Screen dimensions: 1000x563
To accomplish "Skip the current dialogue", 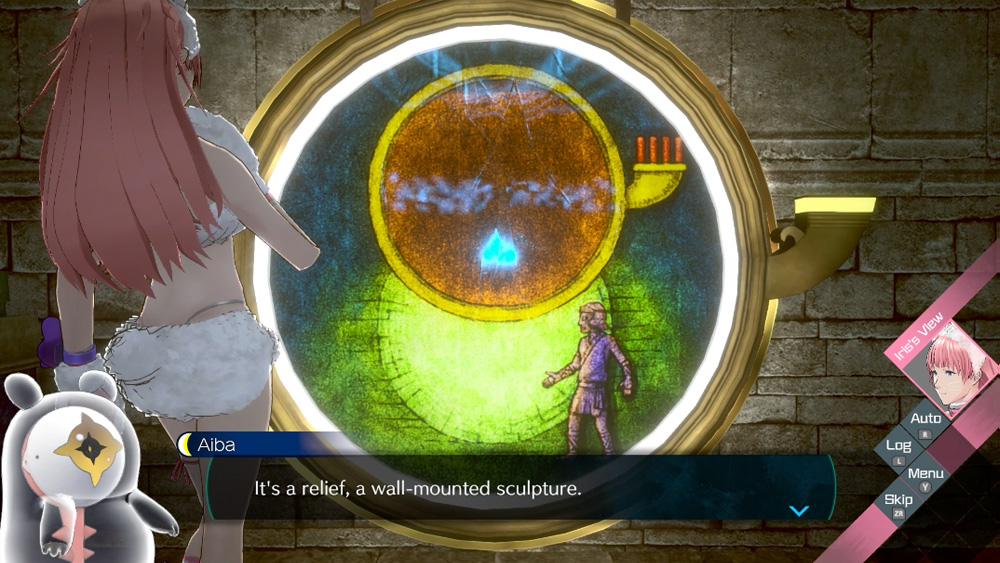I will click(x=898, y=501).
